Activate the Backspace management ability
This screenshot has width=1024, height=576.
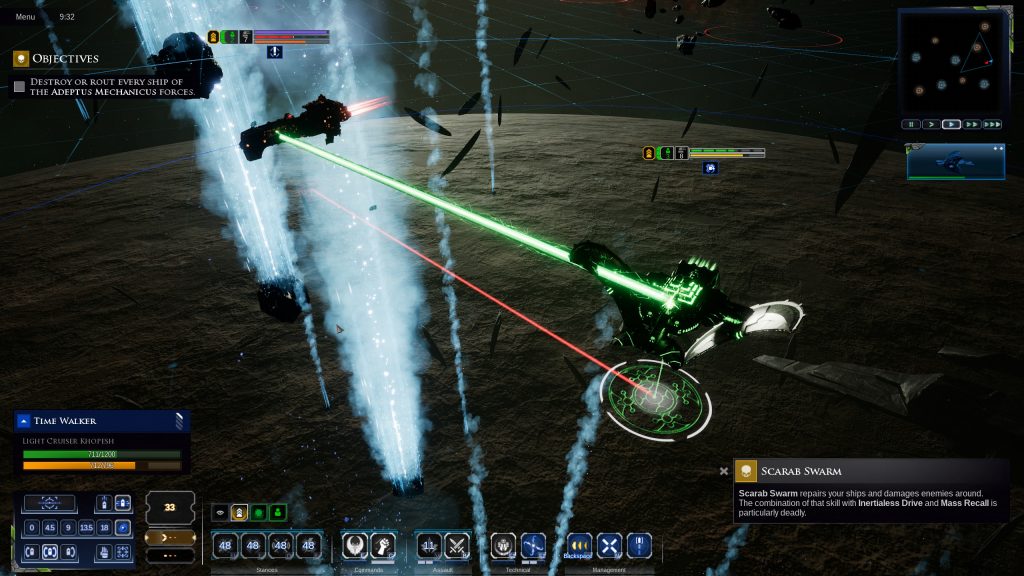click(579, 546)
